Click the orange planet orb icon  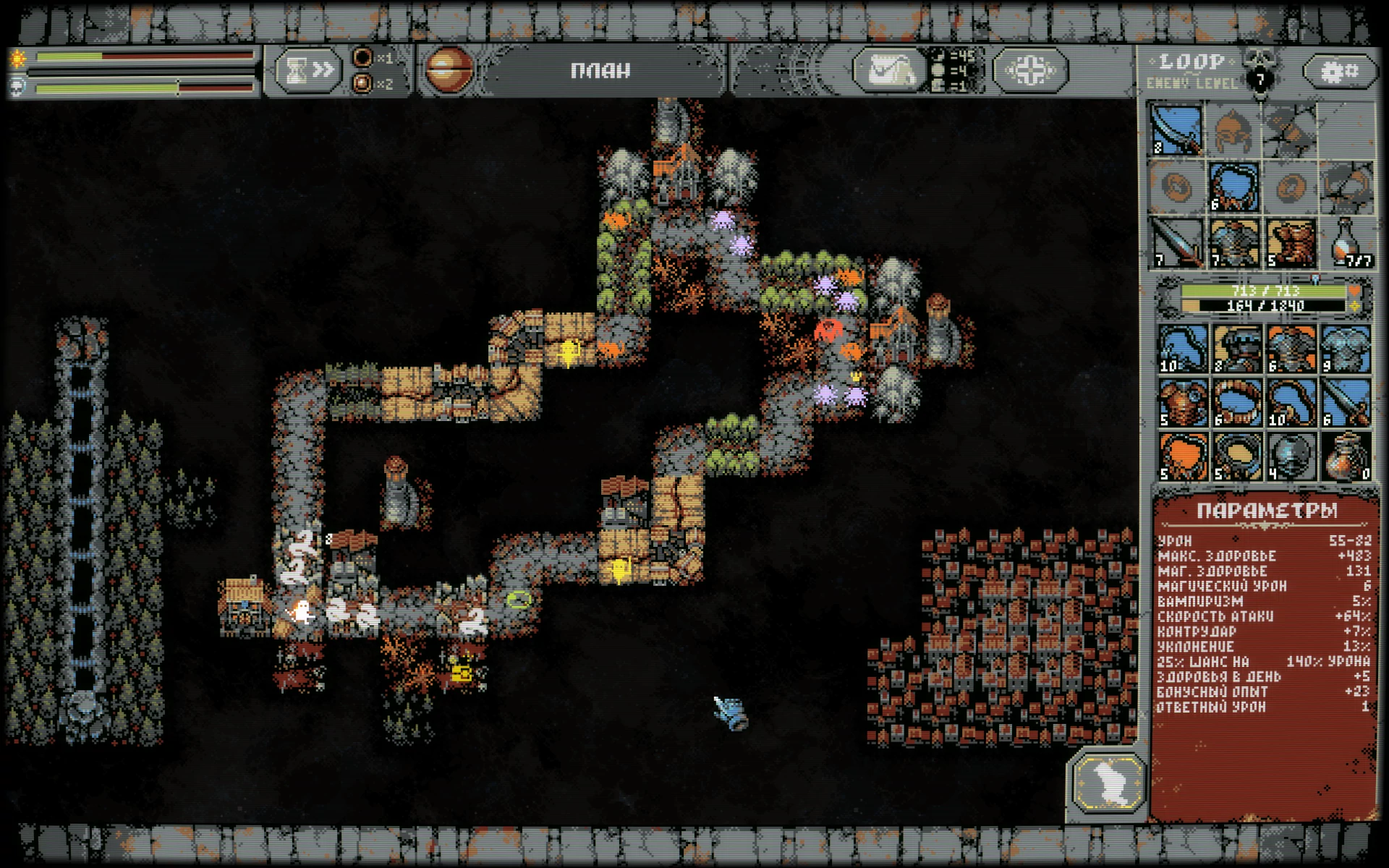tap(449, 70)
